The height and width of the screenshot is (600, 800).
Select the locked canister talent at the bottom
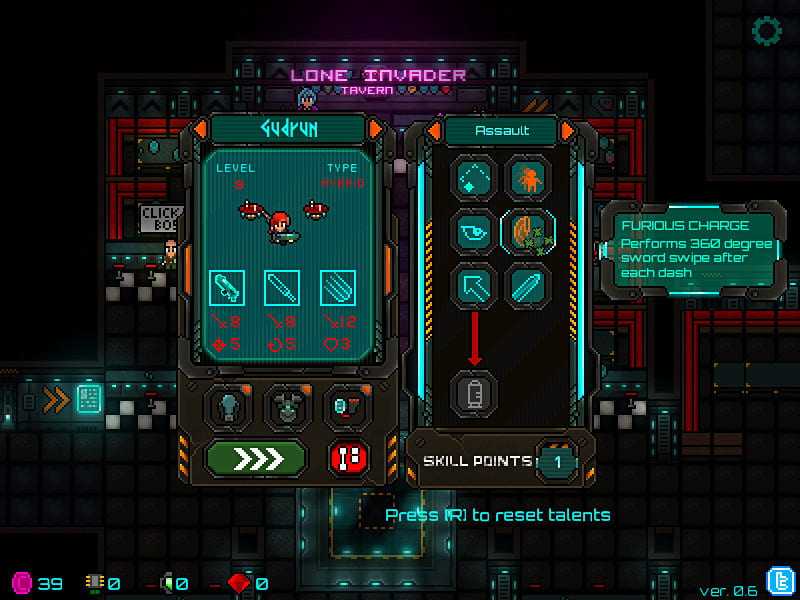[476, 392]
